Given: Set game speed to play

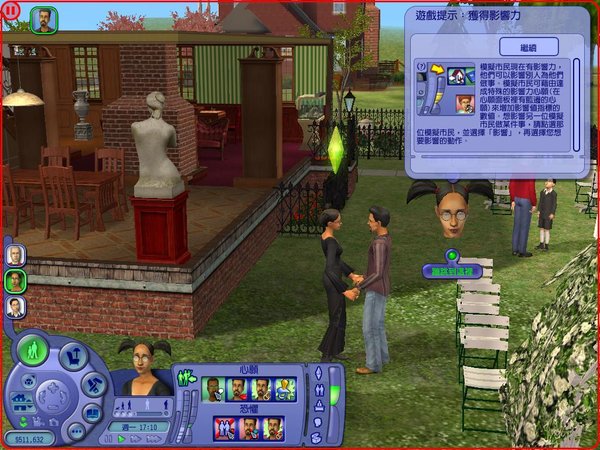Looking at the screenshot, I should (x=122, y=438).
